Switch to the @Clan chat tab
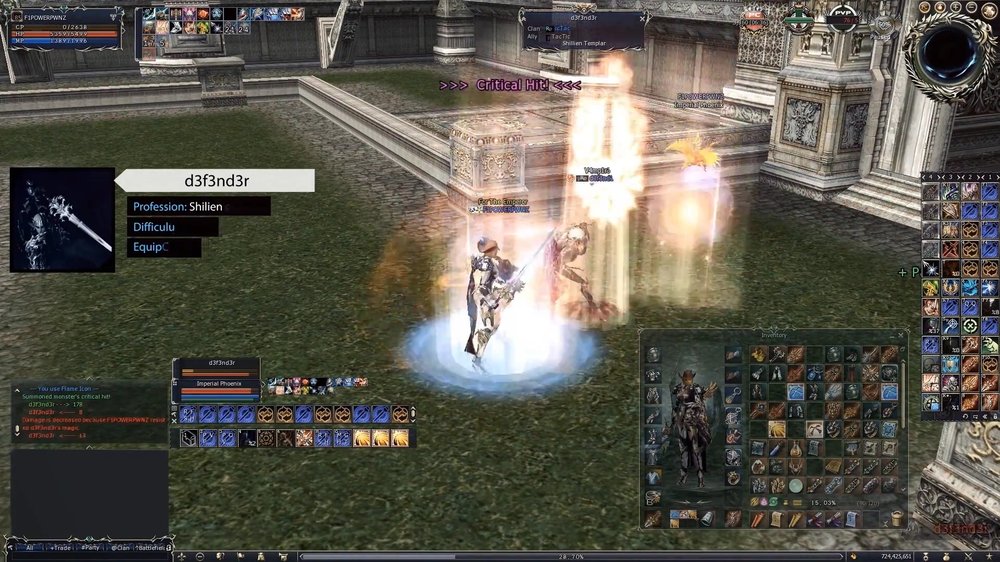 (x=122, y=548)
